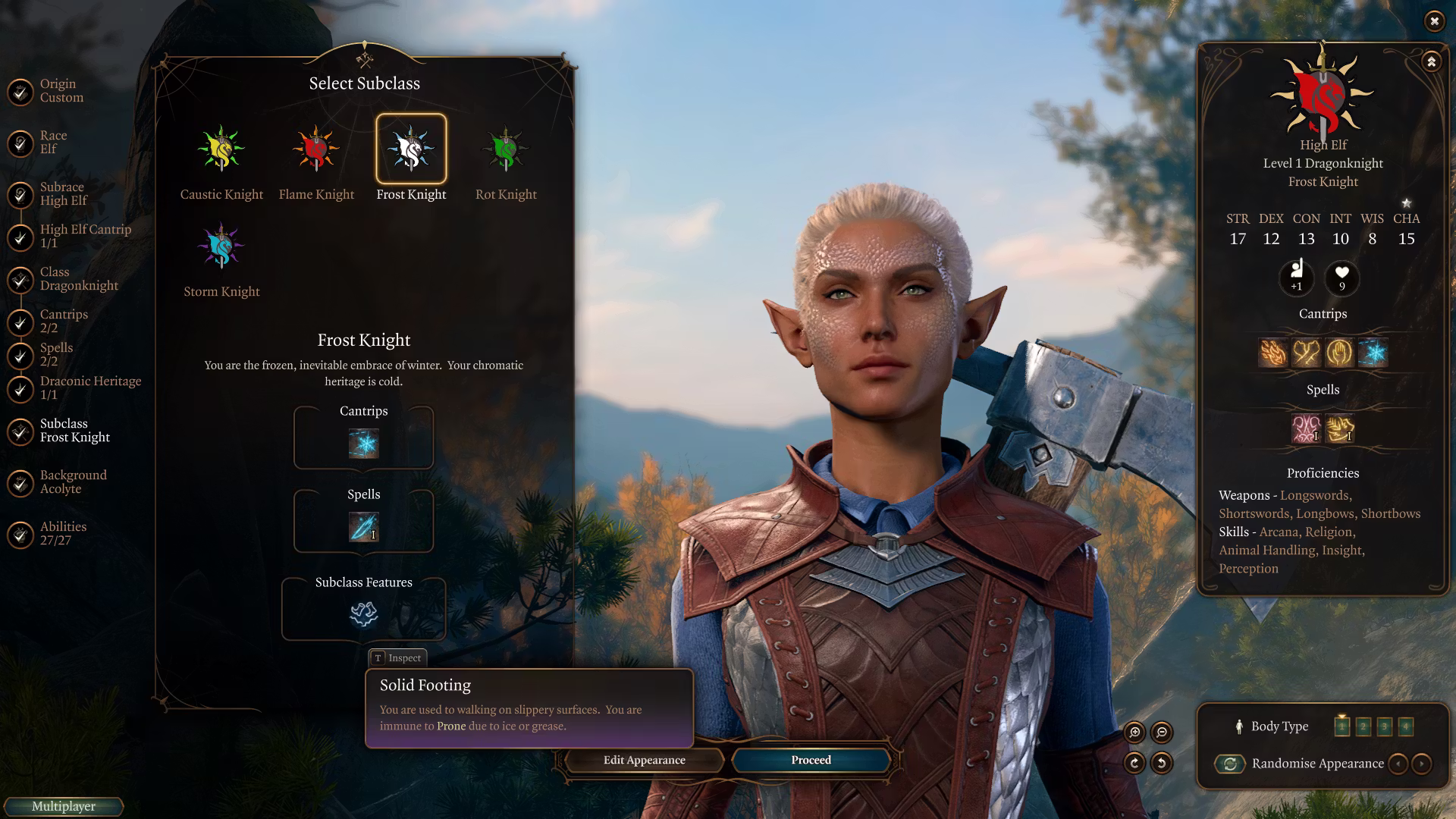Pick the Rot Knight subclass
Screen dimensions: 1456x819
tap(506, 149)
